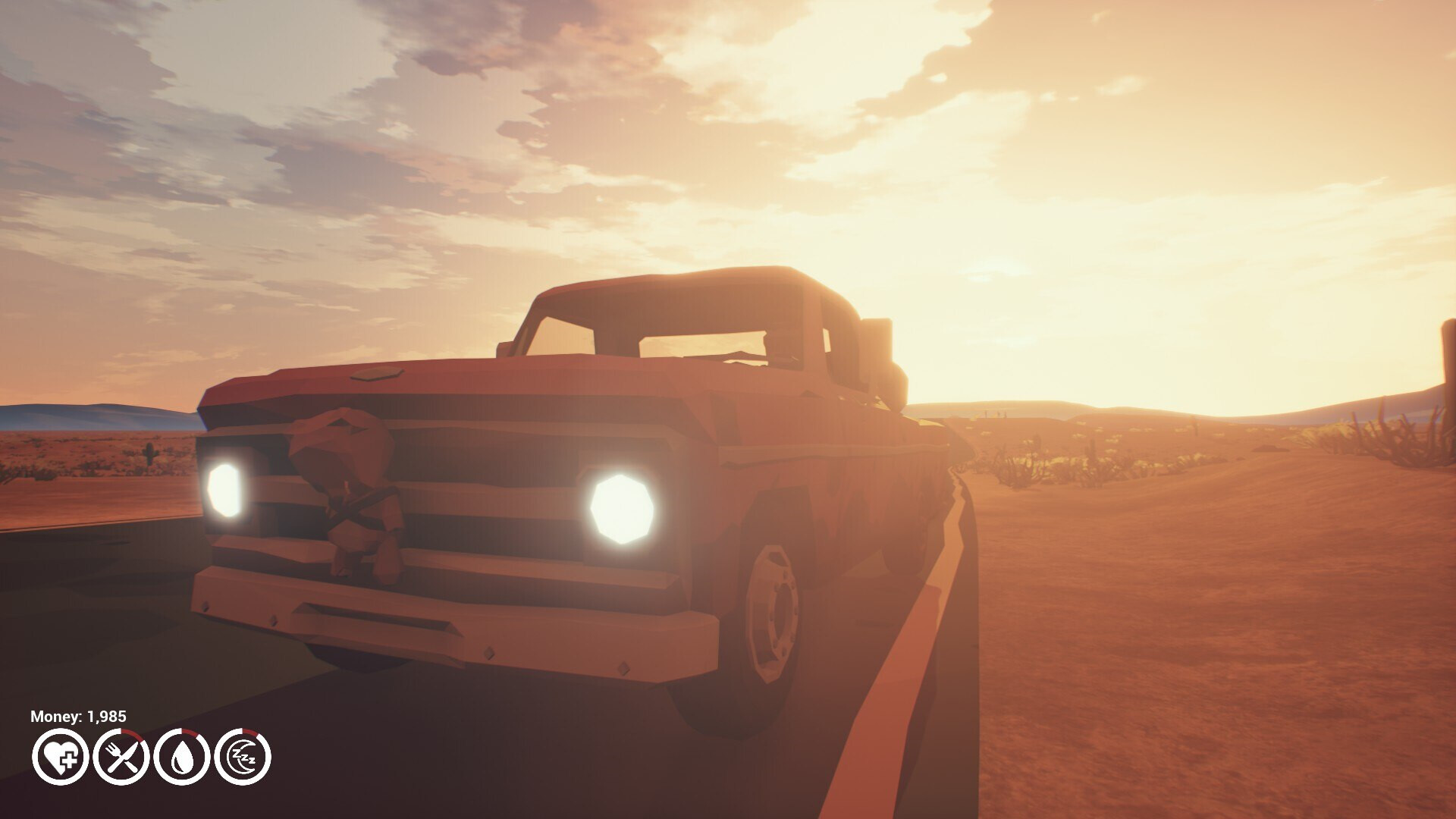Click the cross symbol inside the health icon

tap(69, 760)
